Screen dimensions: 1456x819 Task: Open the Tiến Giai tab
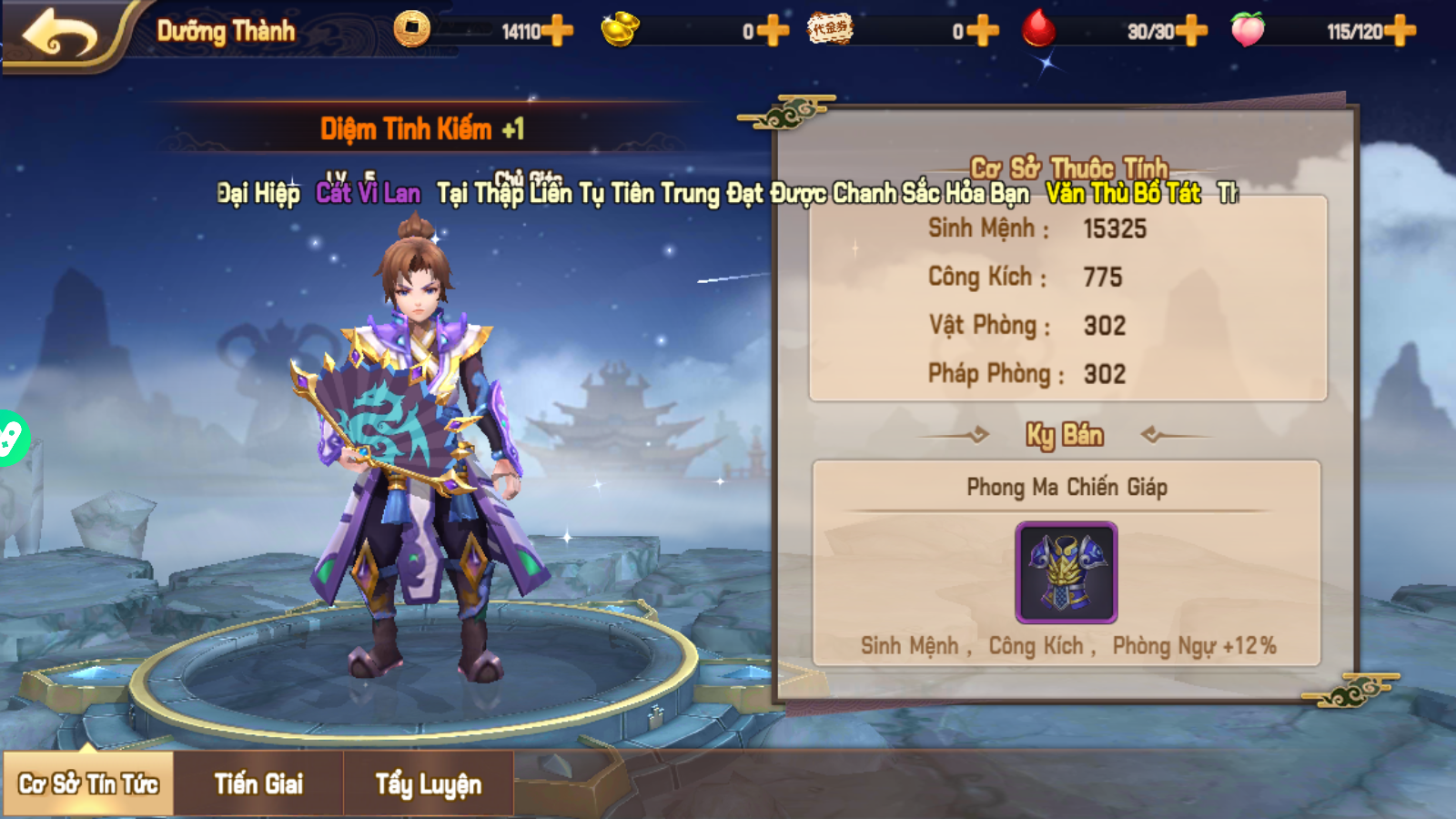tap(258, 784)
